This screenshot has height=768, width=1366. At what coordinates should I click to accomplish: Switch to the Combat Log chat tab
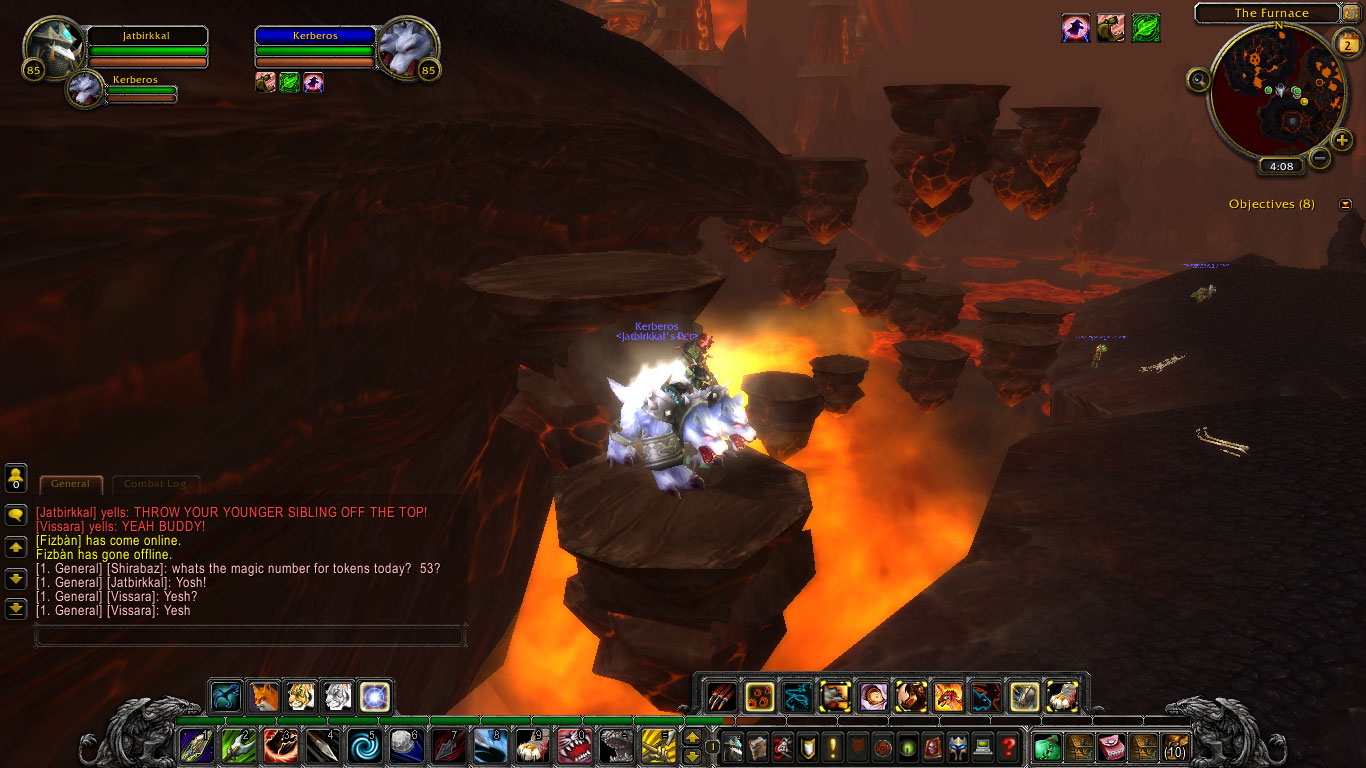(155, 484)
